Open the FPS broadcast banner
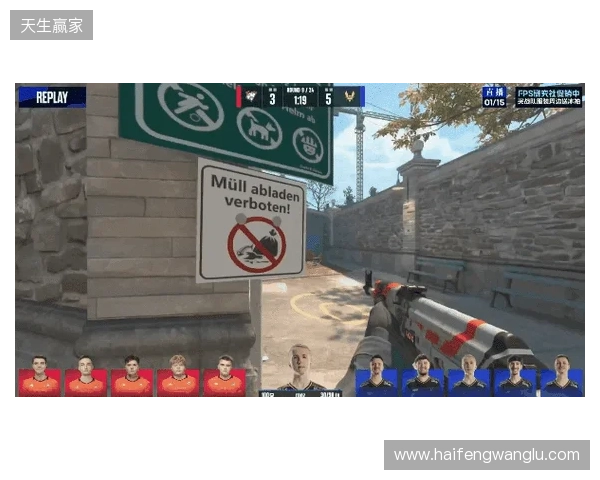The image size is (600, 480). coord(548,96)
